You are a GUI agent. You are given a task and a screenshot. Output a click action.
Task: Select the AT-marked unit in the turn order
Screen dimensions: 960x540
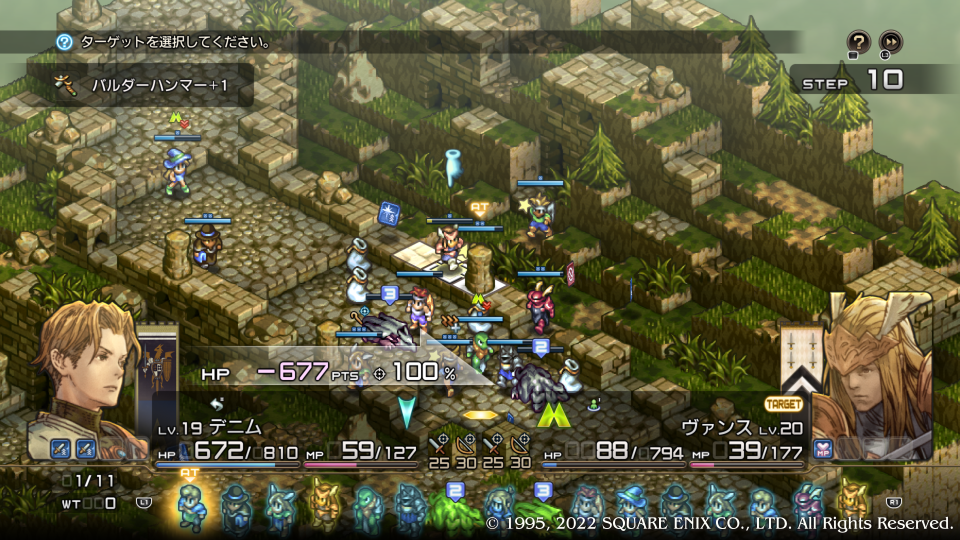[x=191, y=503]
